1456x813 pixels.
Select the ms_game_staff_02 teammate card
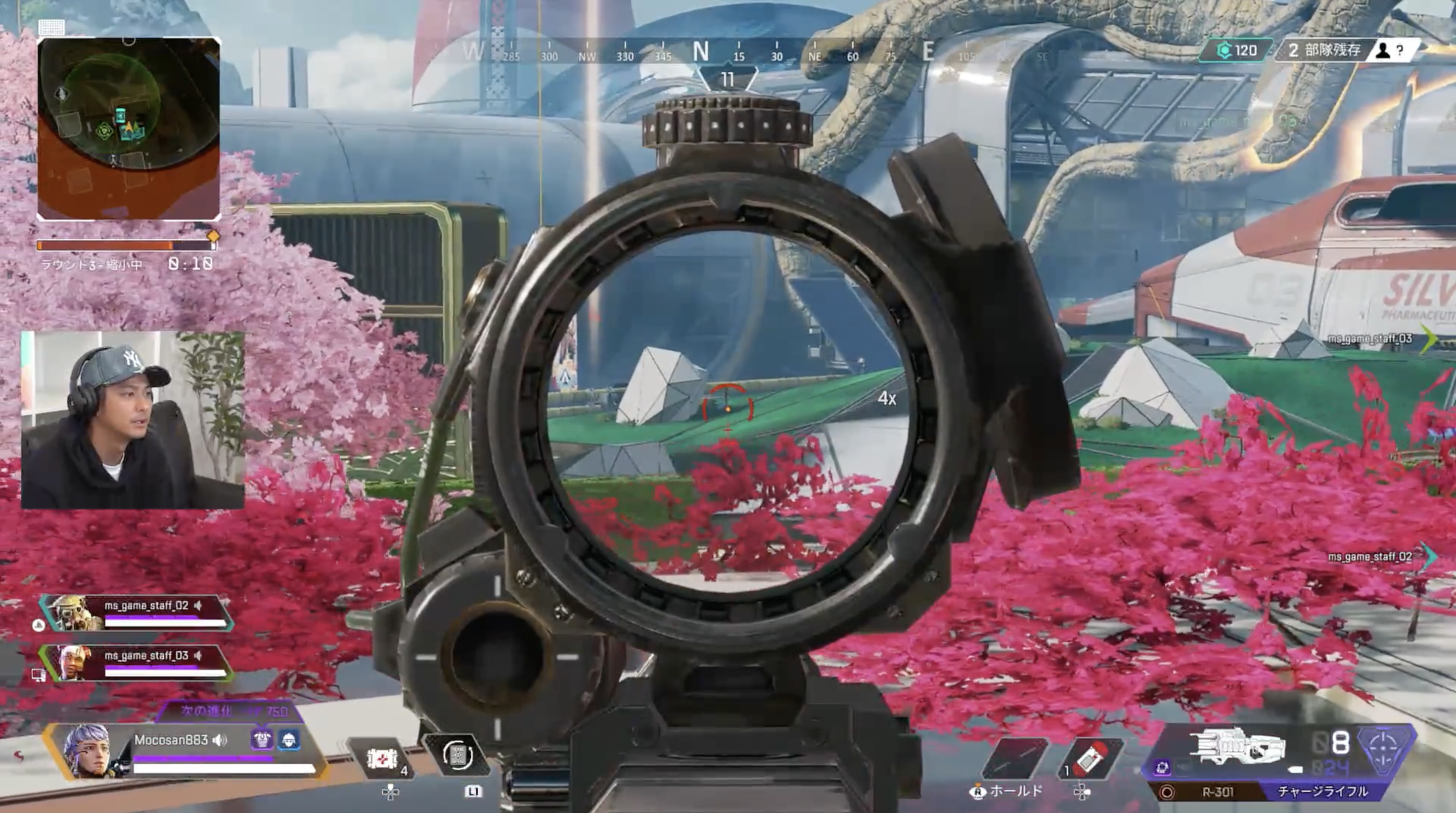click(x=135, y=613)
